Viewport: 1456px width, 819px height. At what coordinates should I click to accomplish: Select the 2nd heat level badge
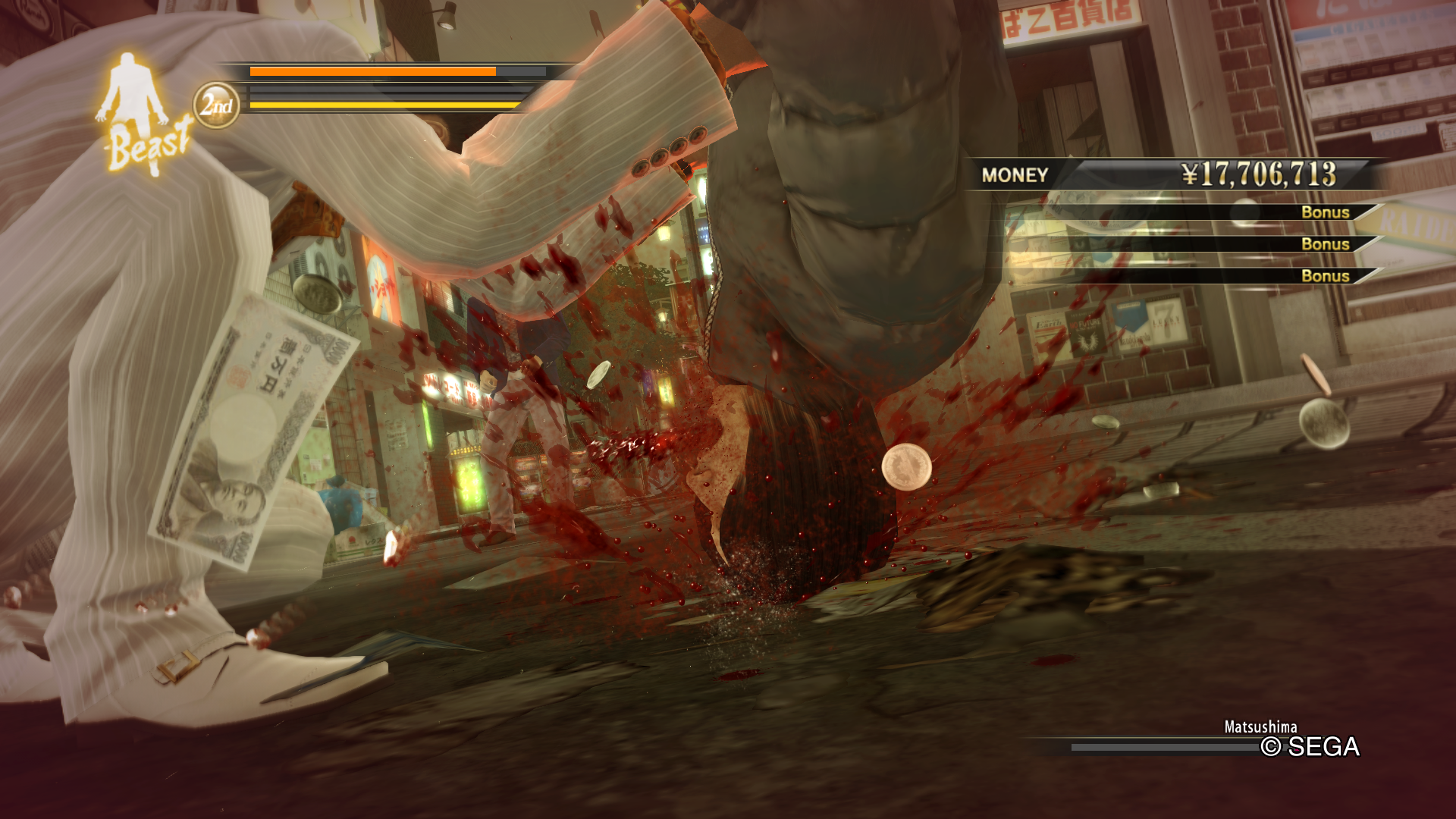tap(216, 105)
